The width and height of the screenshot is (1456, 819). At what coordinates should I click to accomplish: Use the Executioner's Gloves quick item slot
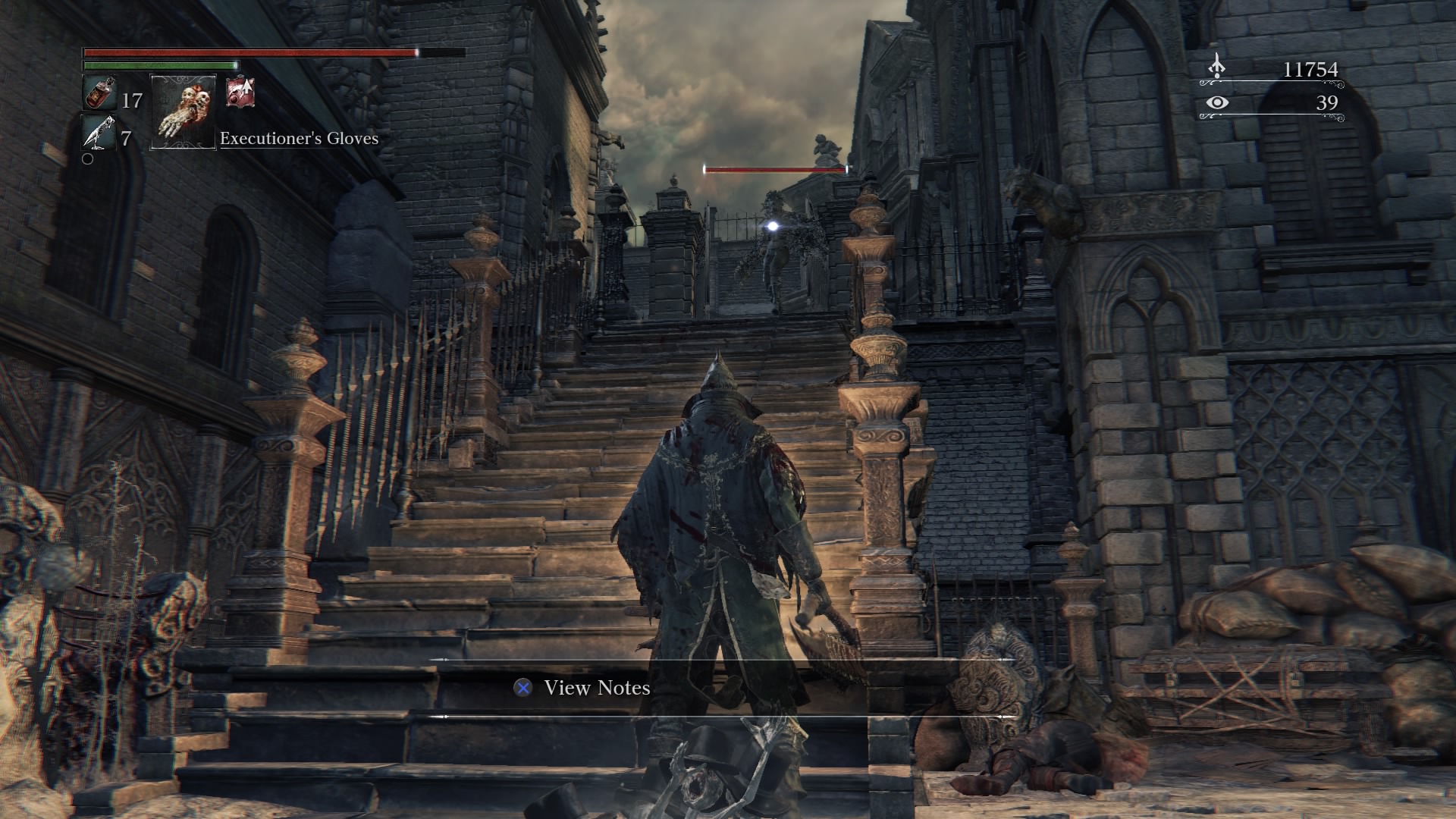184,111
